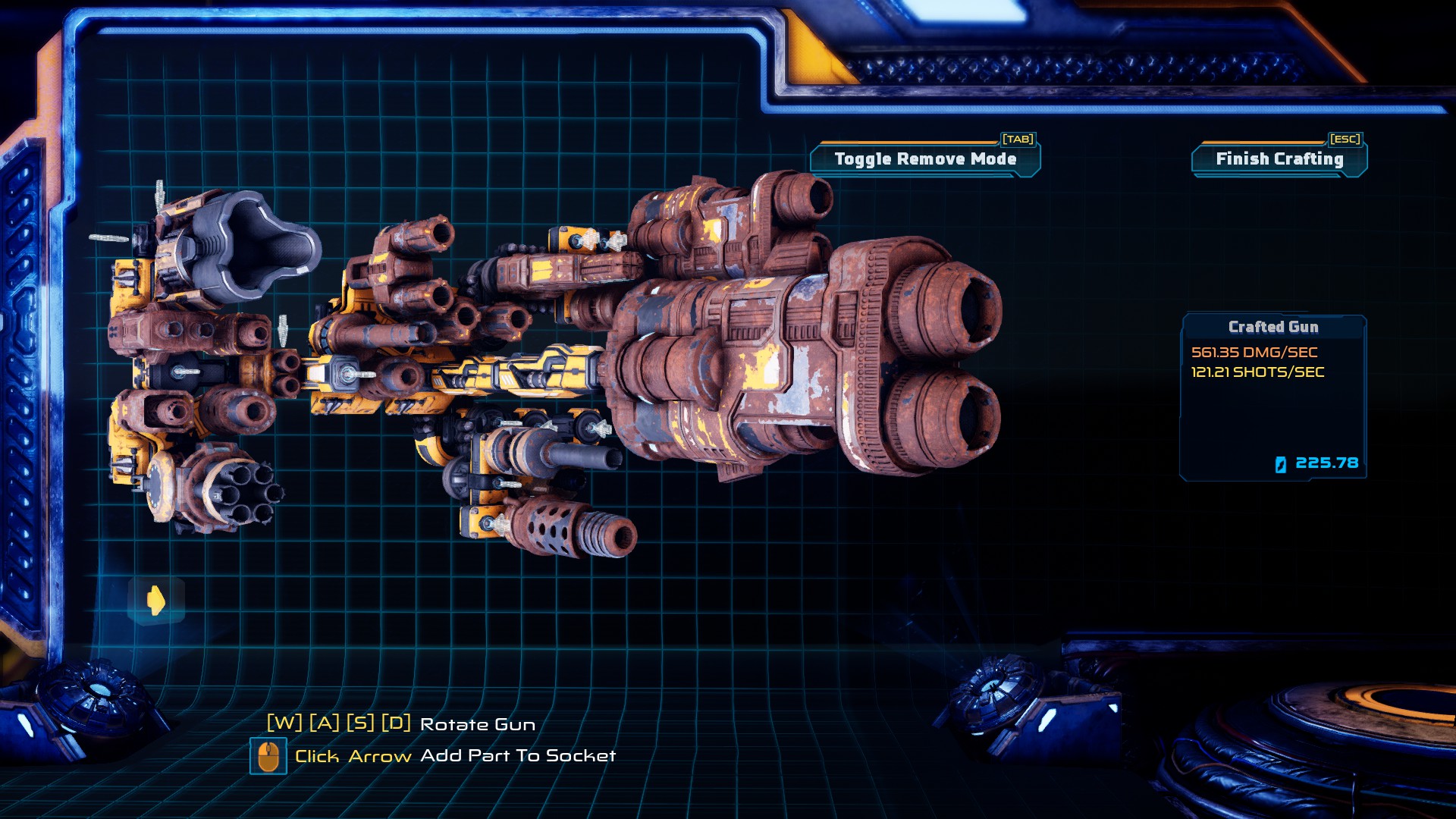Viewport: 1456px width, 819px height.
Task: Select the yellow socket arrow
Action: tap(156, 601)
